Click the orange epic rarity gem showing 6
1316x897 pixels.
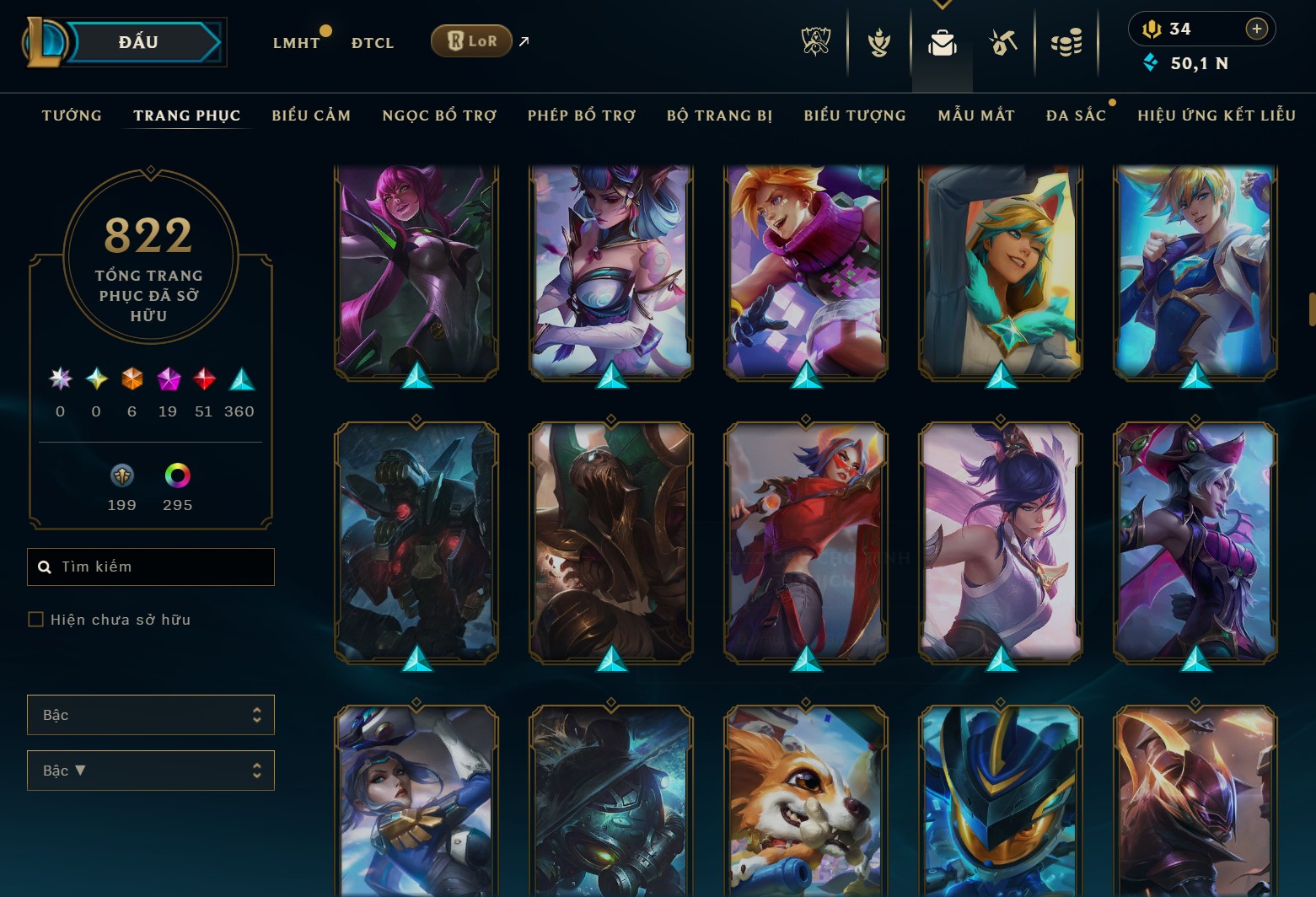(x=132, y=381)
